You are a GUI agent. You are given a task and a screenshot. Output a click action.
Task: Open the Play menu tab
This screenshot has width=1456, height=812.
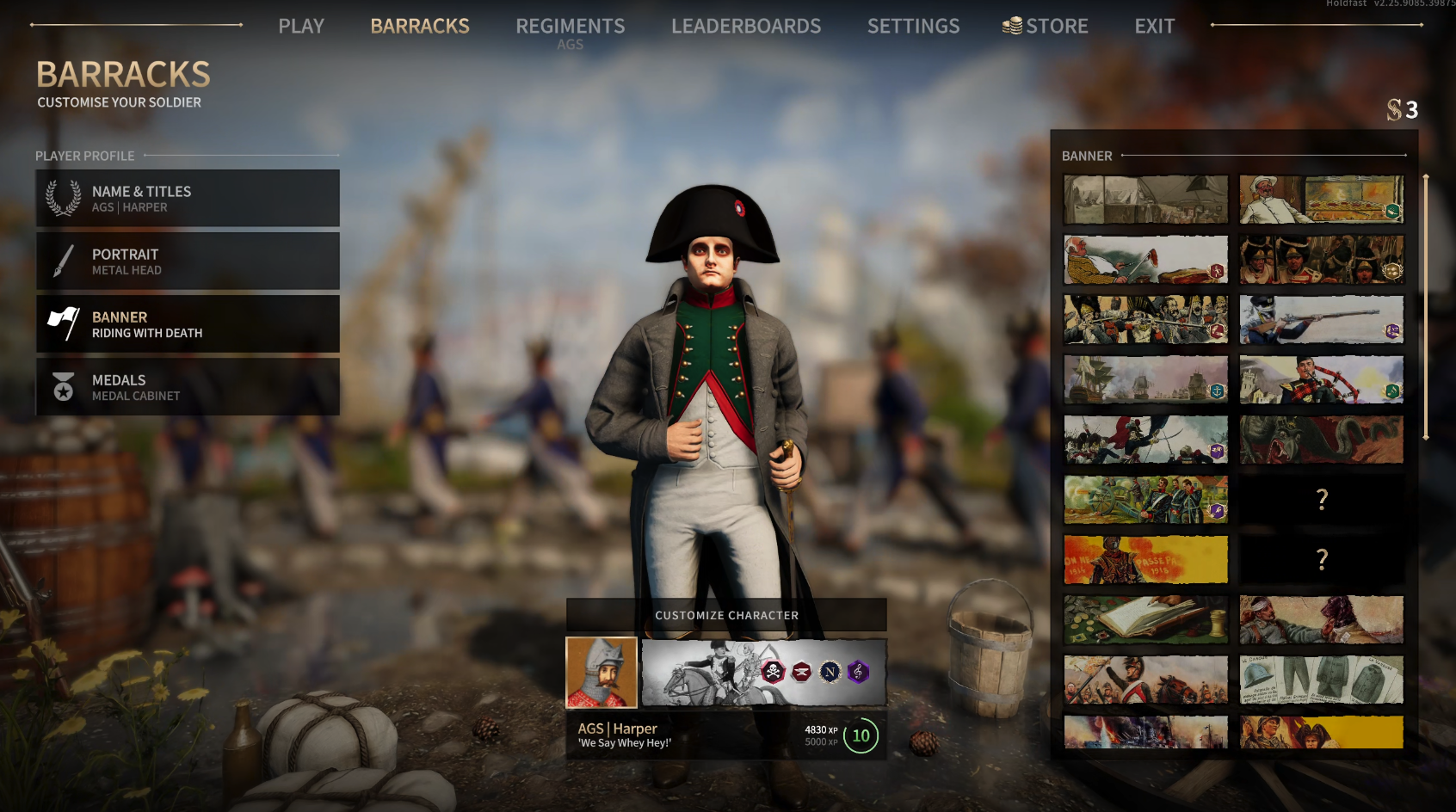[301, 27]
